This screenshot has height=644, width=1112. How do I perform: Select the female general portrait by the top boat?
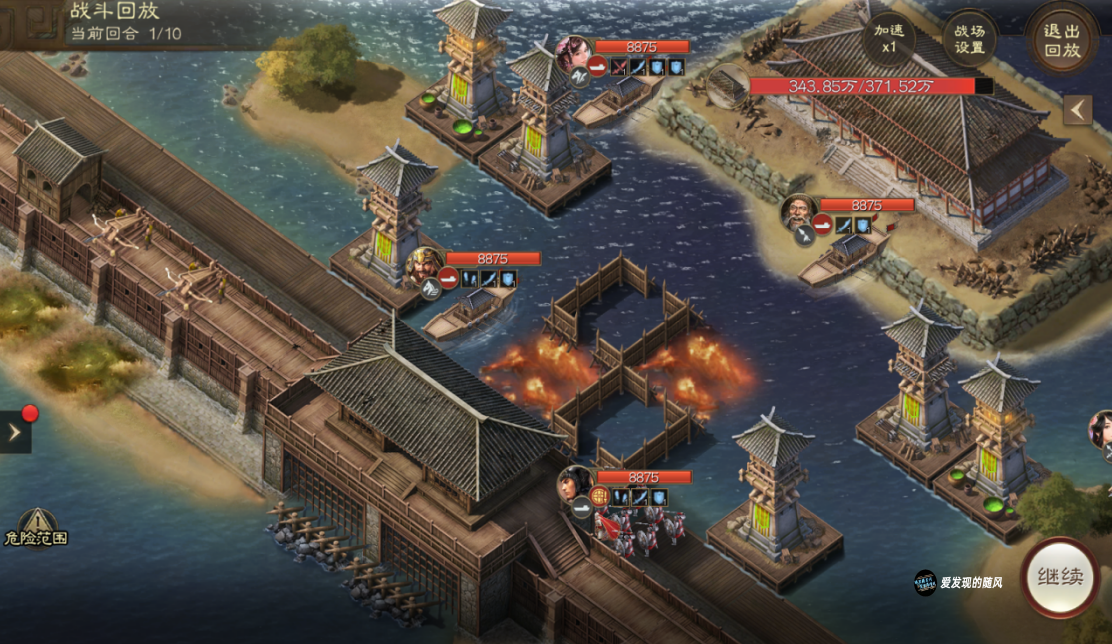(x=574, y=56)
